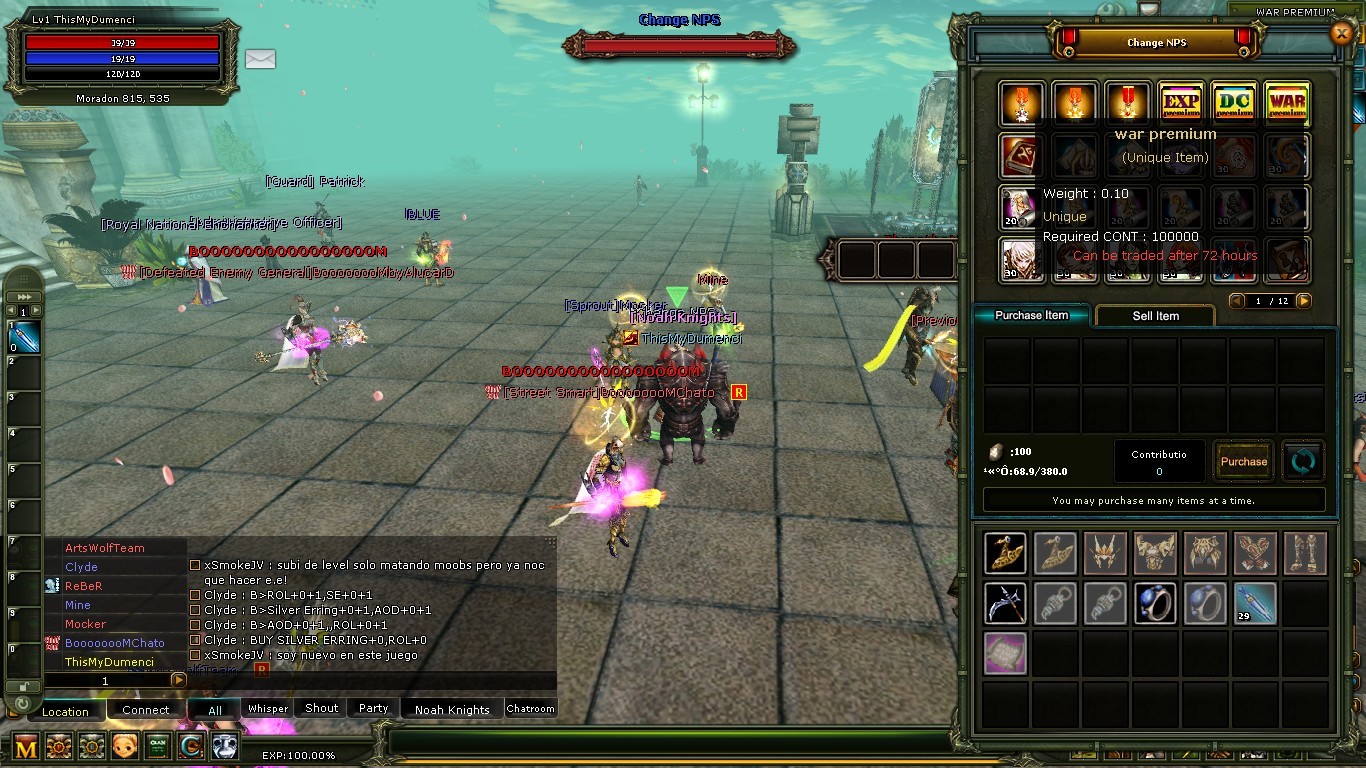Open the Shout chat tab
The height and width of the screenshot is (768, 1366).
pyautogui.click(x=321, y=708)
